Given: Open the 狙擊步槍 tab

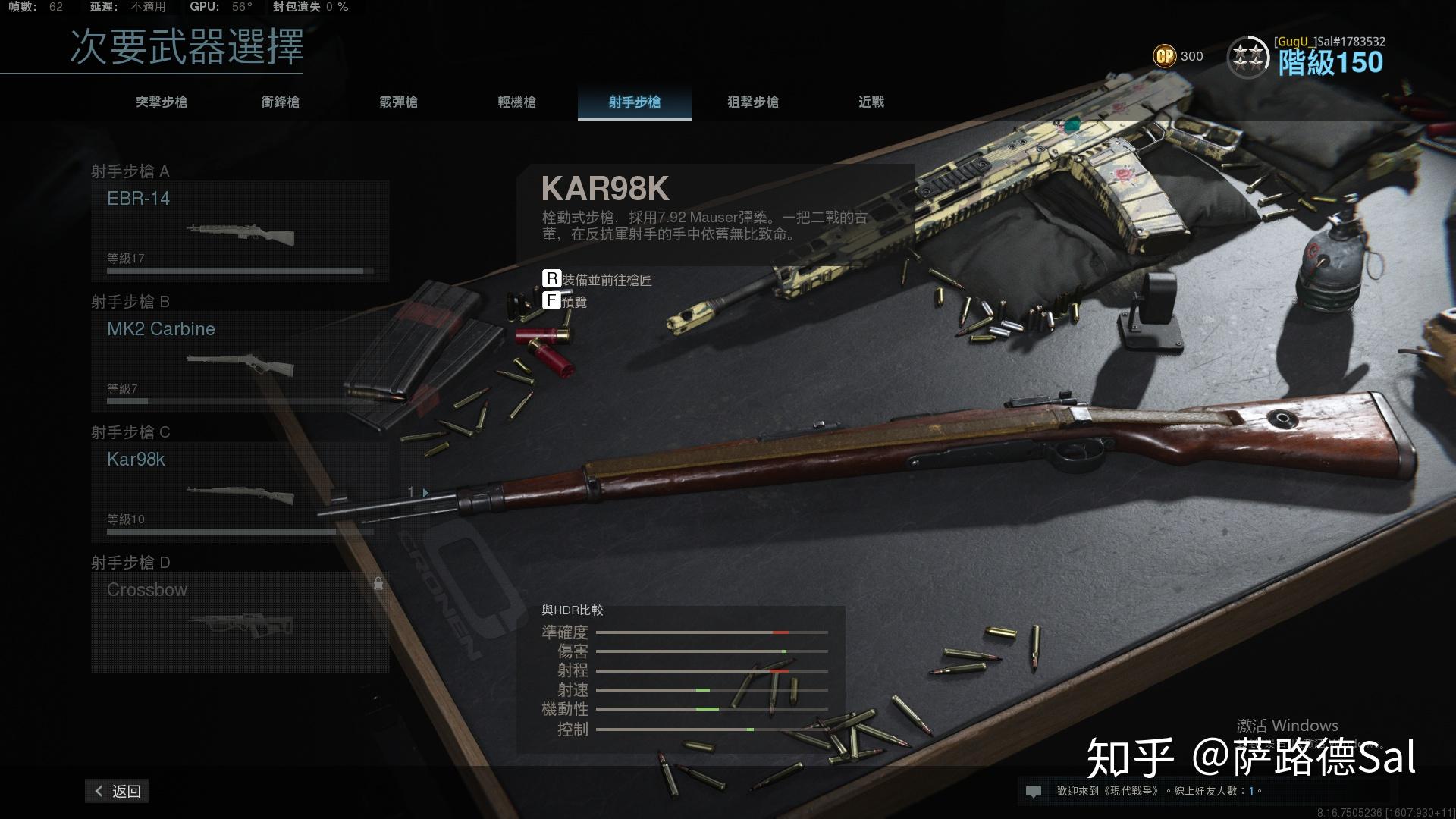Looking at the screenshot, I should tap(753, 102).
